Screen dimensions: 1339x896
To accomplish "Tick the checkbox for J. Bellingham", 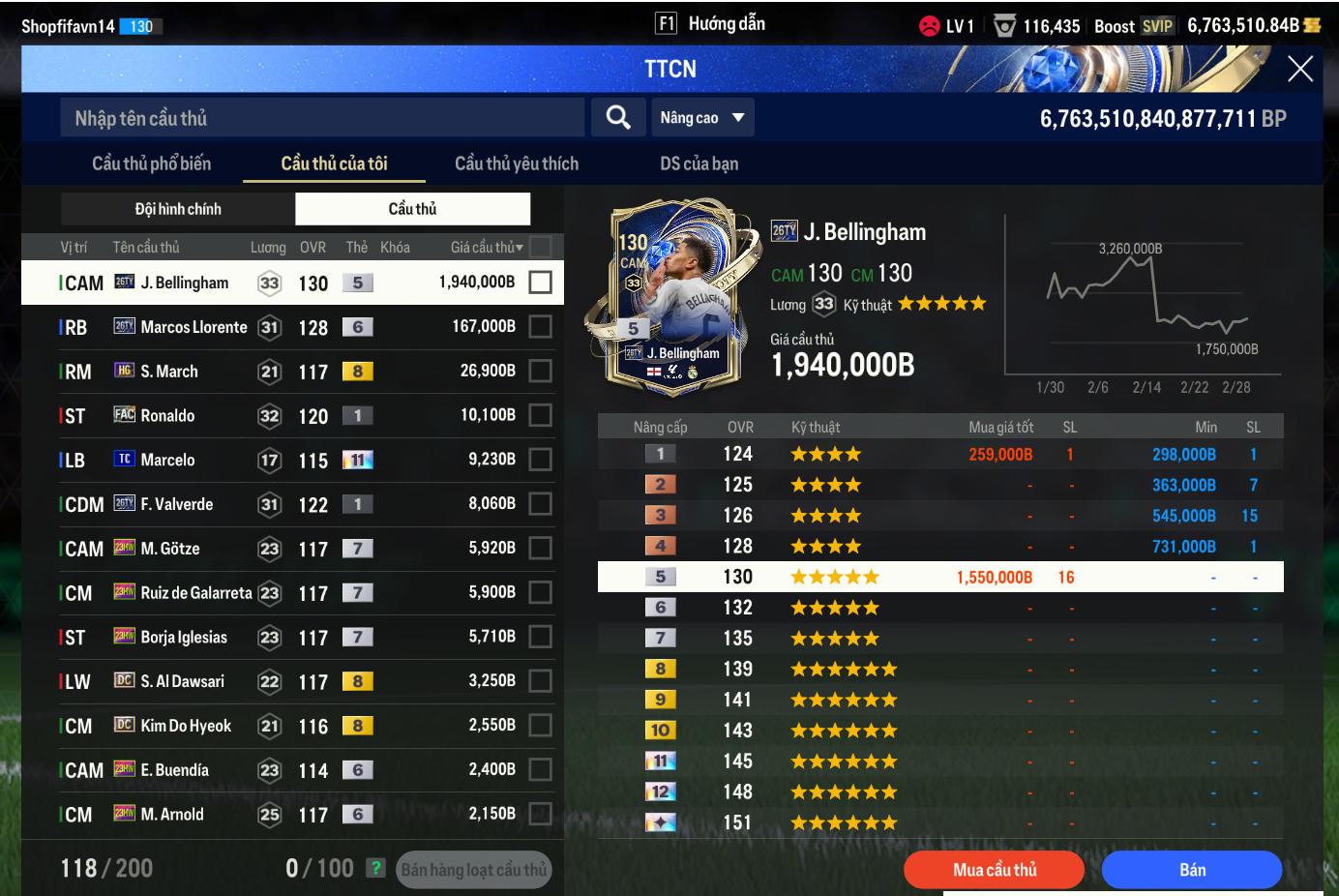I will (x=541, y=283).
